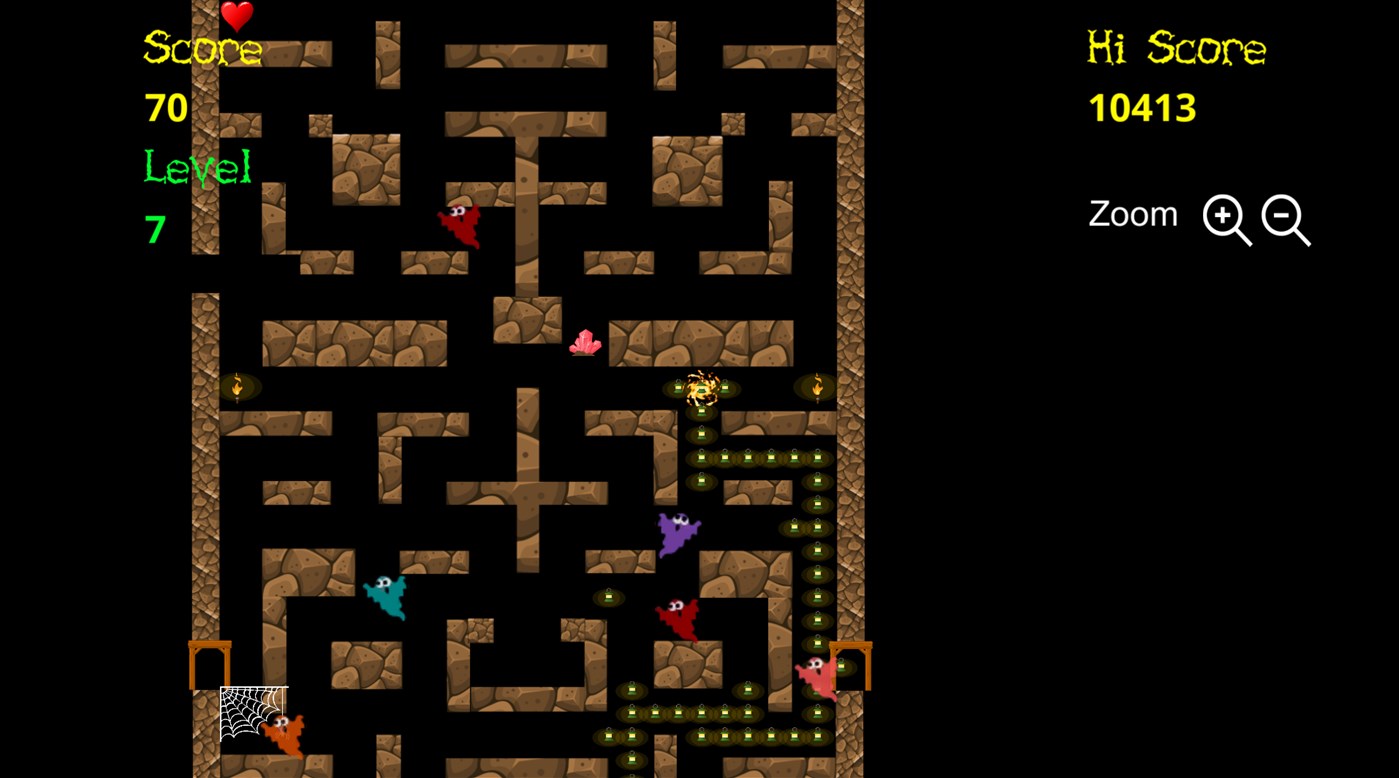Click the pink crystal gem in the maze
Image resolution: width=1399 pixels, height=778 pixels.
[586, 342]
